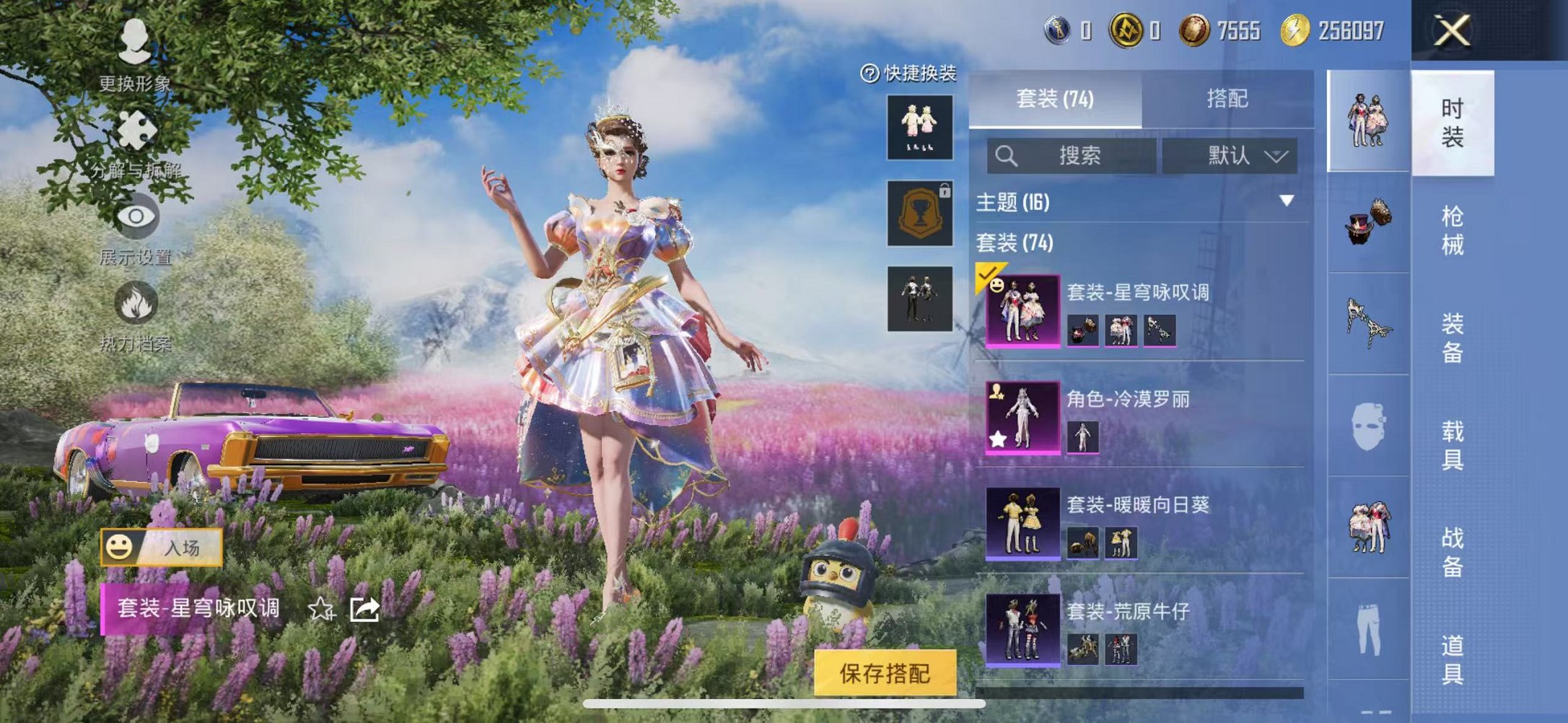Switch to 载具 vehicles category
Screen dimensions: 1568x723
coord(1452,444)
